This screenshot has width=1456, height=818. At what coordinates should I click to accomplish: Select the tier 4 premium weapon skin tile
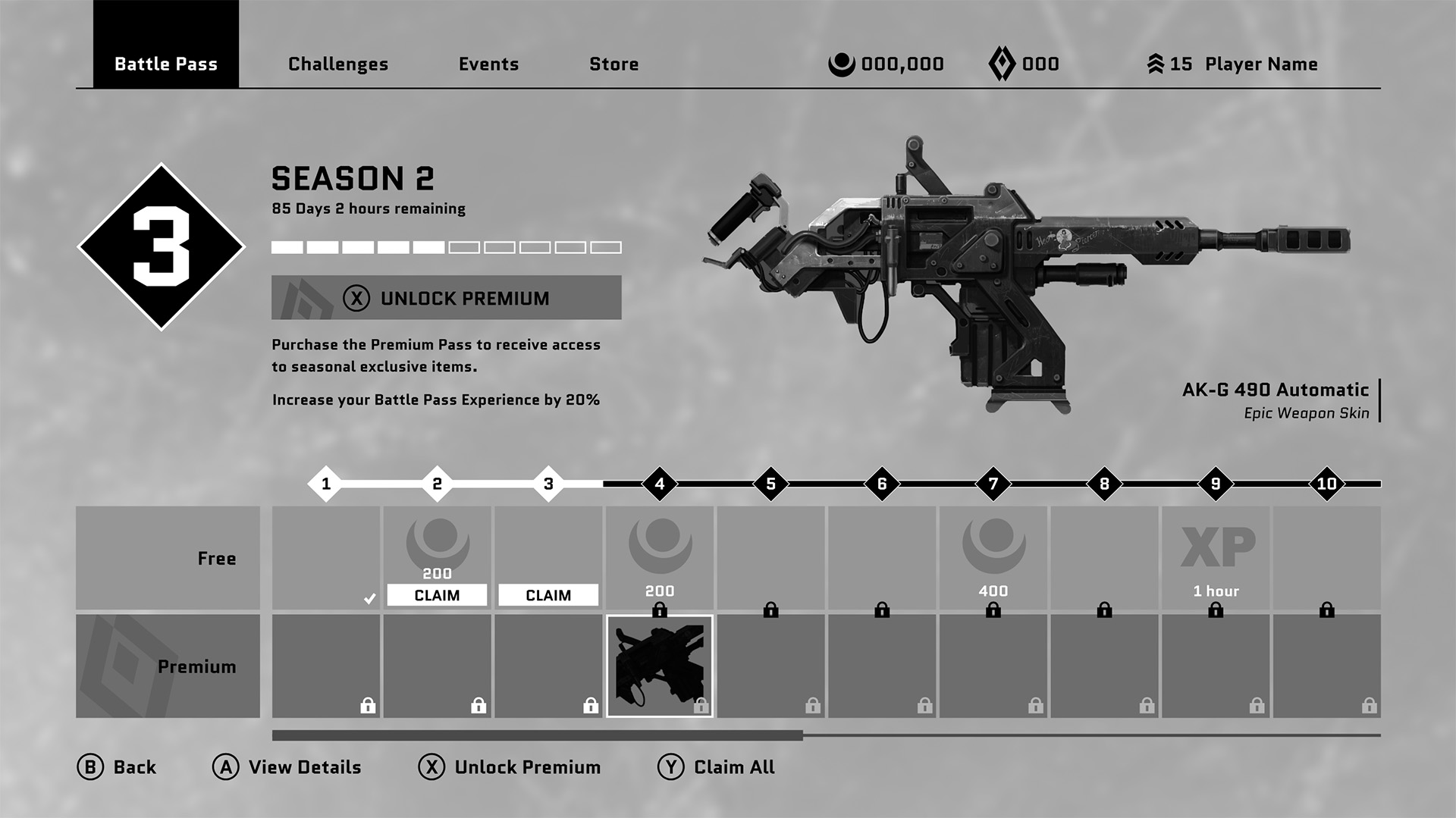coord(659,666)
